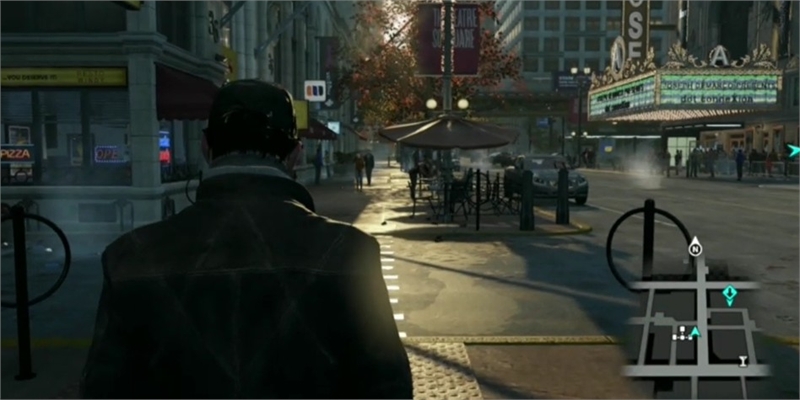Click the north compass marker on minimap
800x400 pixels.
[x=695, y=249]
